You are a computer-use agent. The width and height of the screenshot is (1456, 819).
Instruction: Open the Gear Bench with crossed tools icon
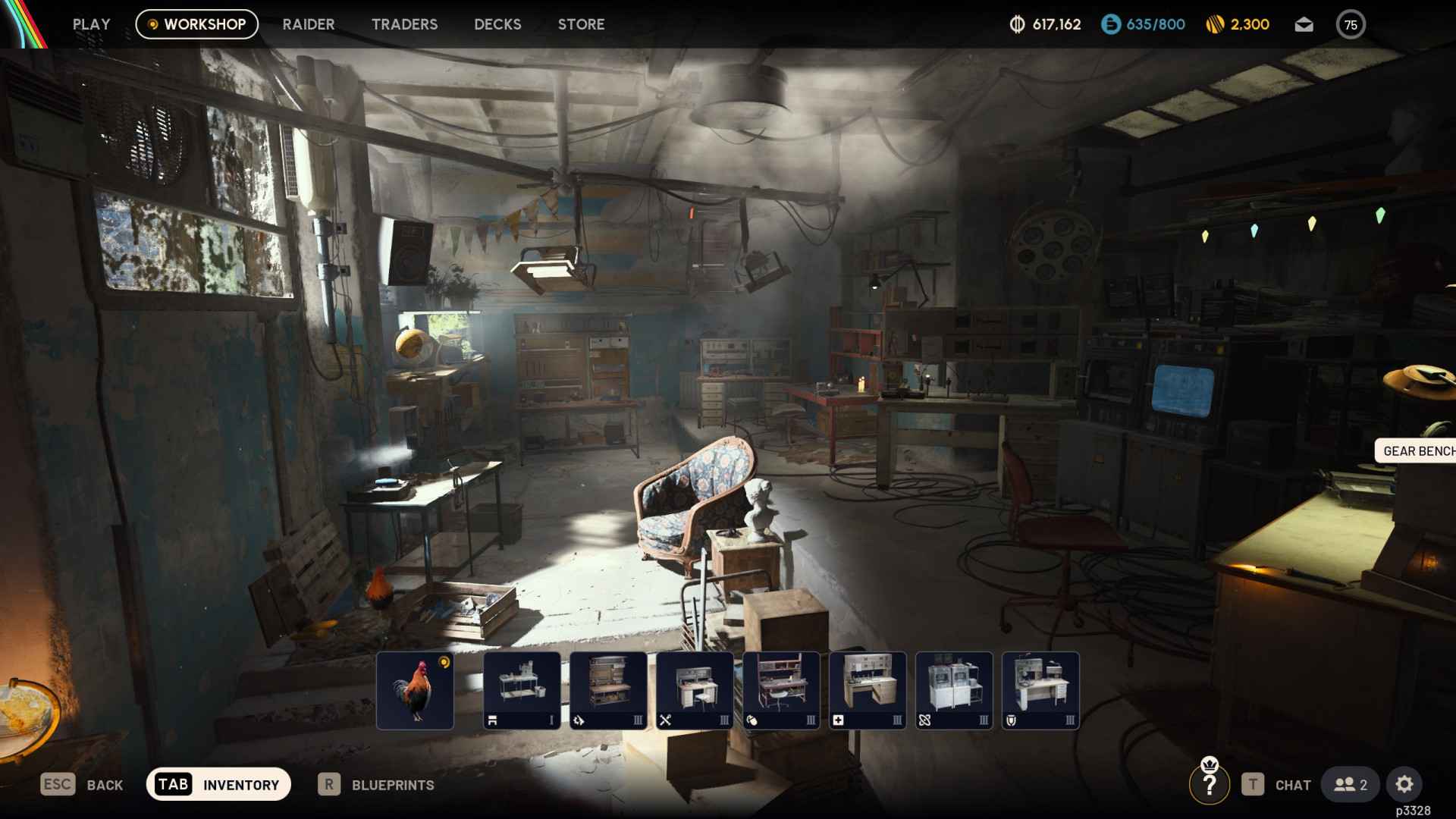tap(694, 690)
